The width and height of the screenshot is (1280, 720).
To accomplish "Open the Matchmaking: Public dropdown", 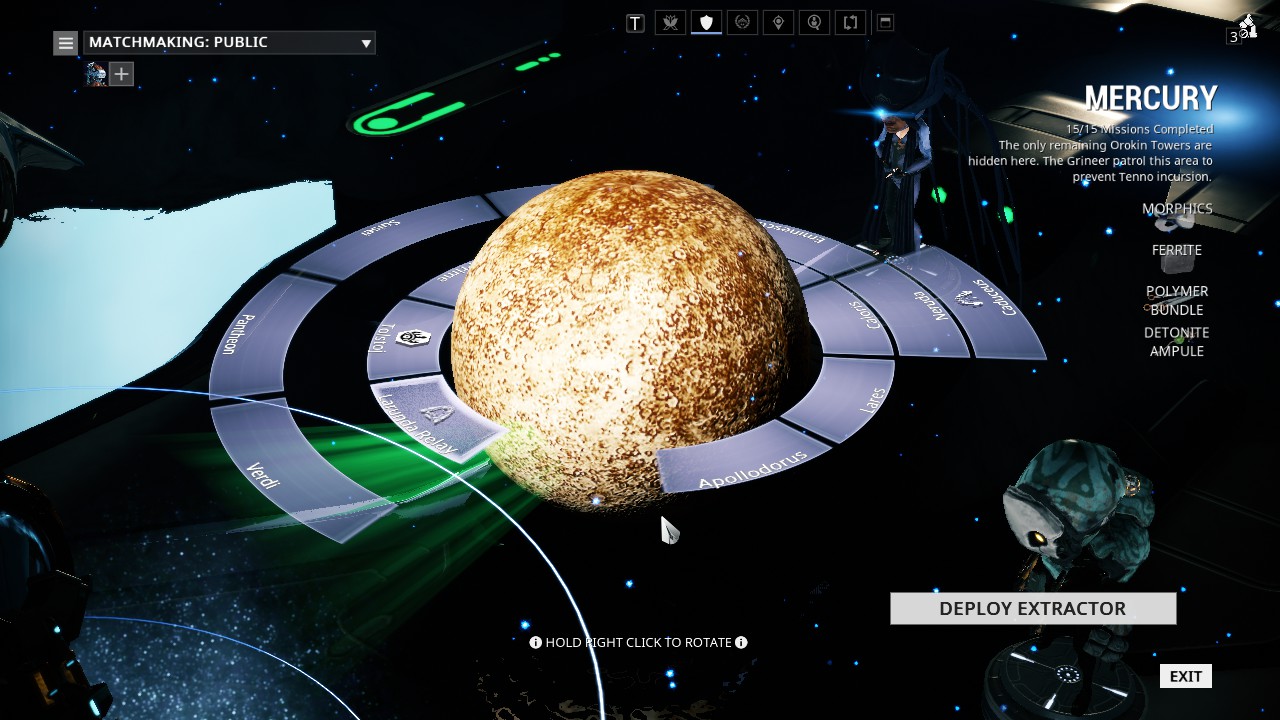I will pos(229,42).
